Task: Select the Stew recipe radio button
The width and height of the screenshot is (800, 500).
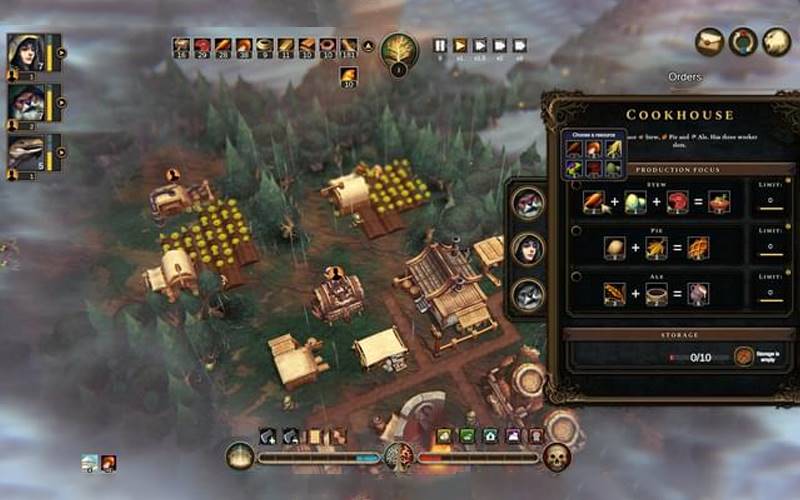Action: tap(577, 184)
